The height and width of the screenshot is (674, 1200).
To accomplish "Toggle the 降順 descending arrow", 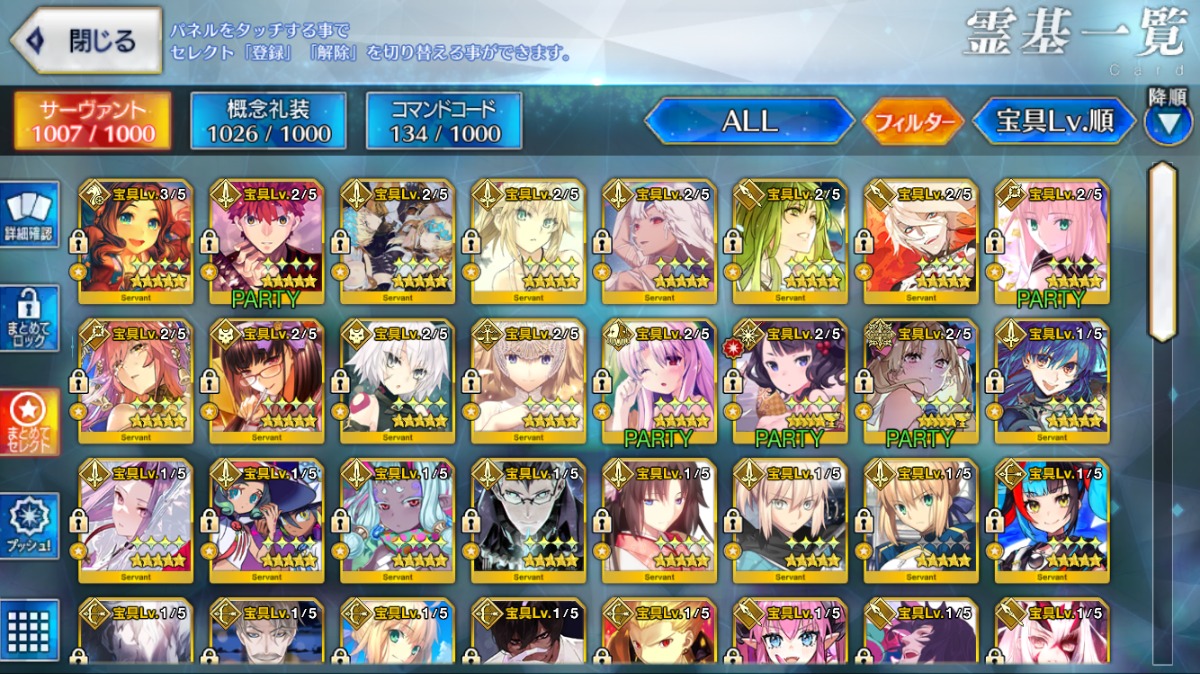I will point(1167,120).
